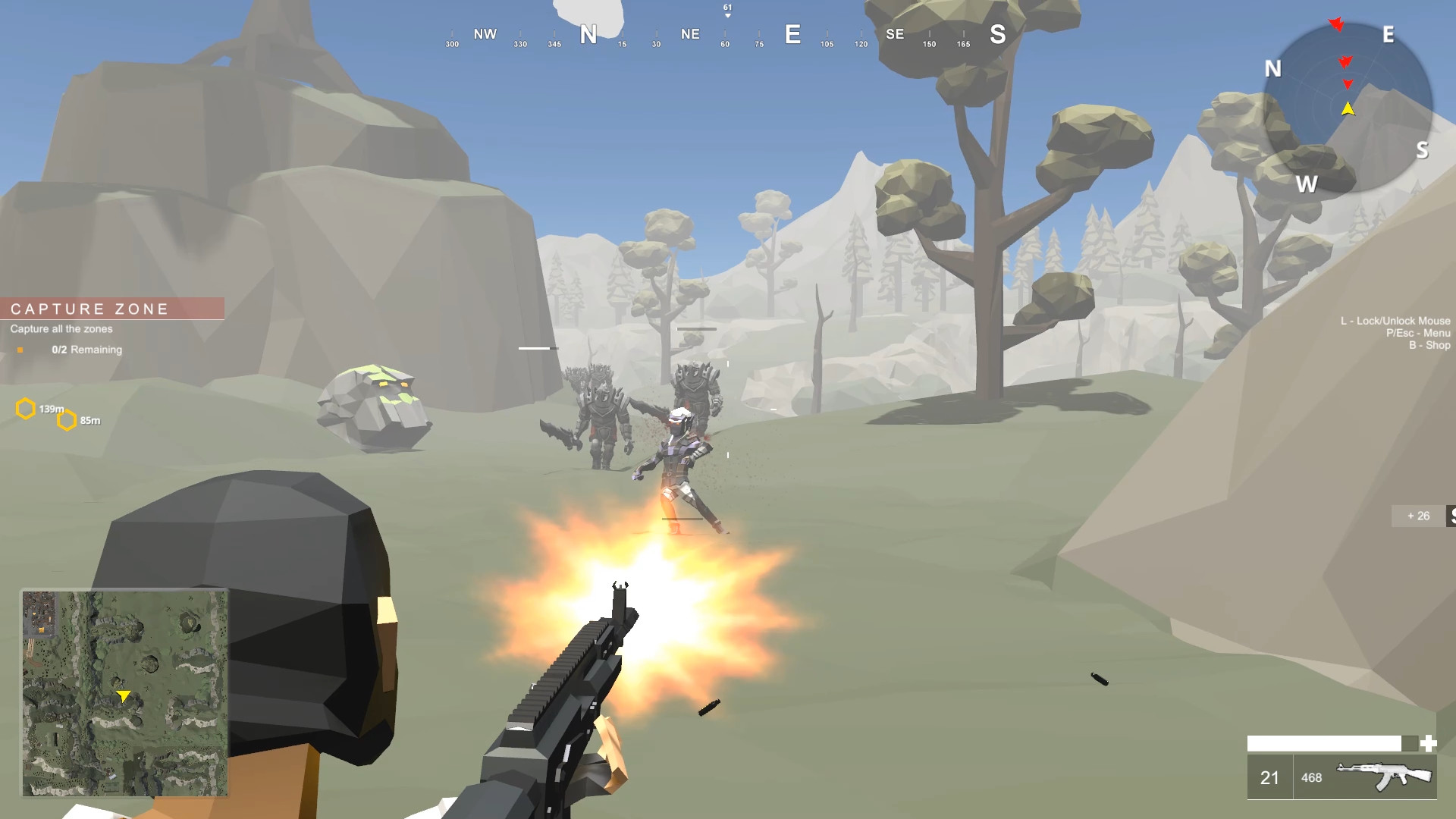Click the ammo counter showing 21
1456x819 pixels.
(1269, 777)
